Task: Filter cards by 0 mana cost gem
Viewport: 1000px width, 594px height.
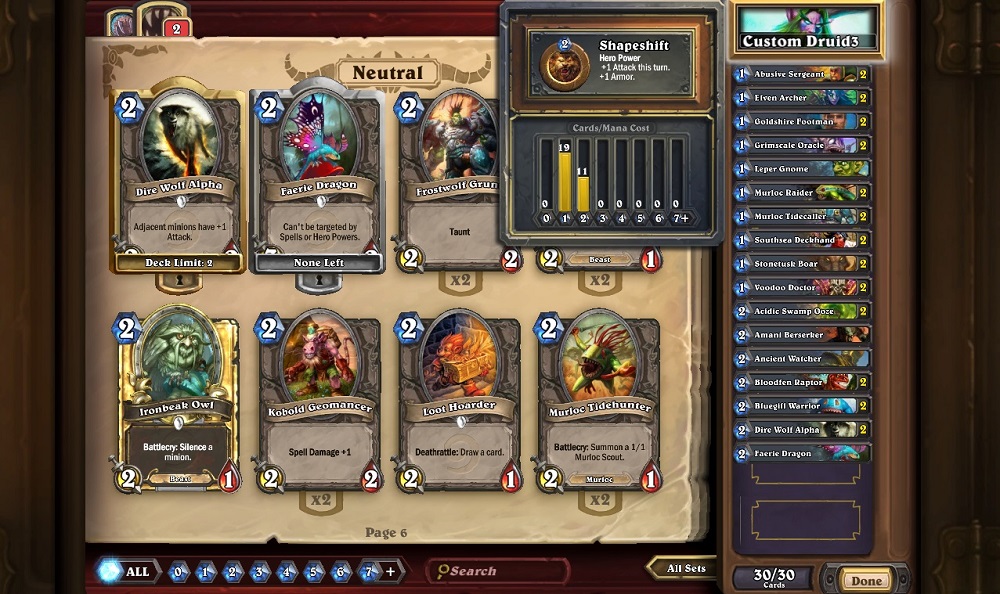Action: pos(178,573)
